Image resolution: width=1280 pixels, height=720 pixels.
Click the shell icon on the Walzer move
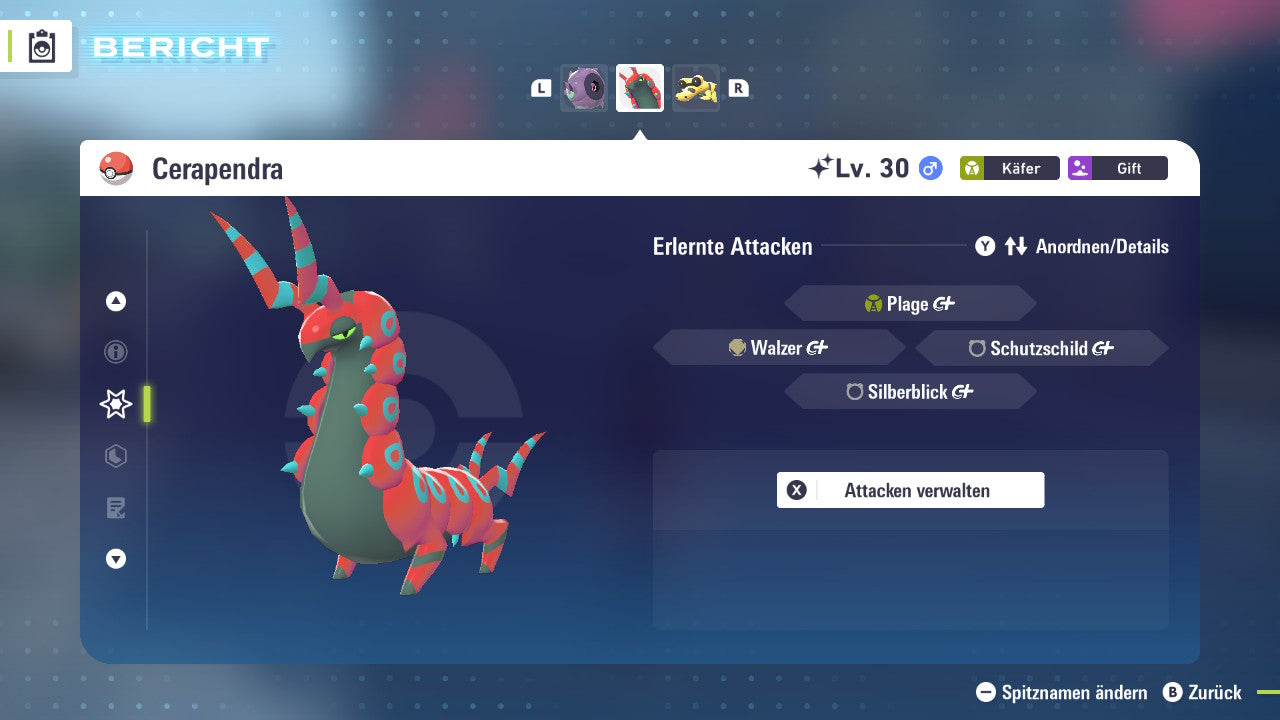click(736, 347)
